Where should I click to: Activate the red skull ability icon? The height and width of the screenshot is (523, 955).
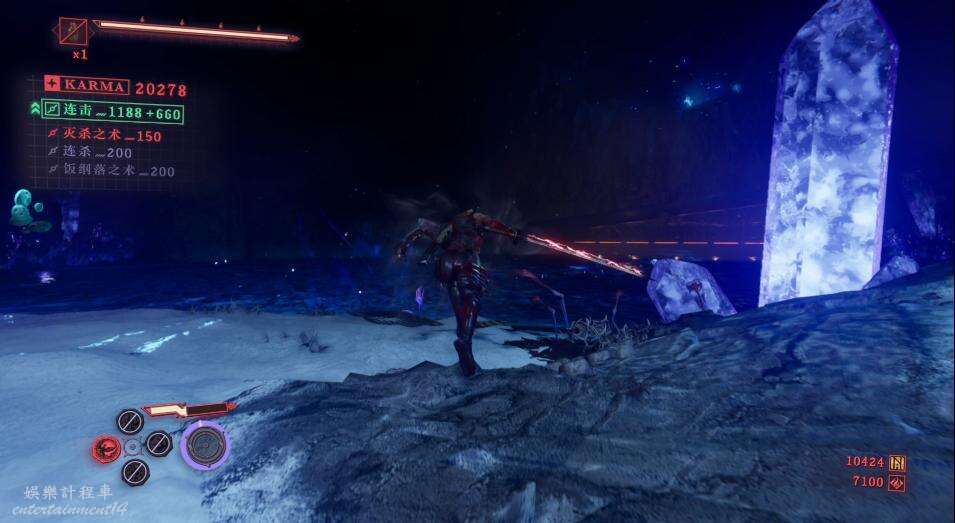106,448
